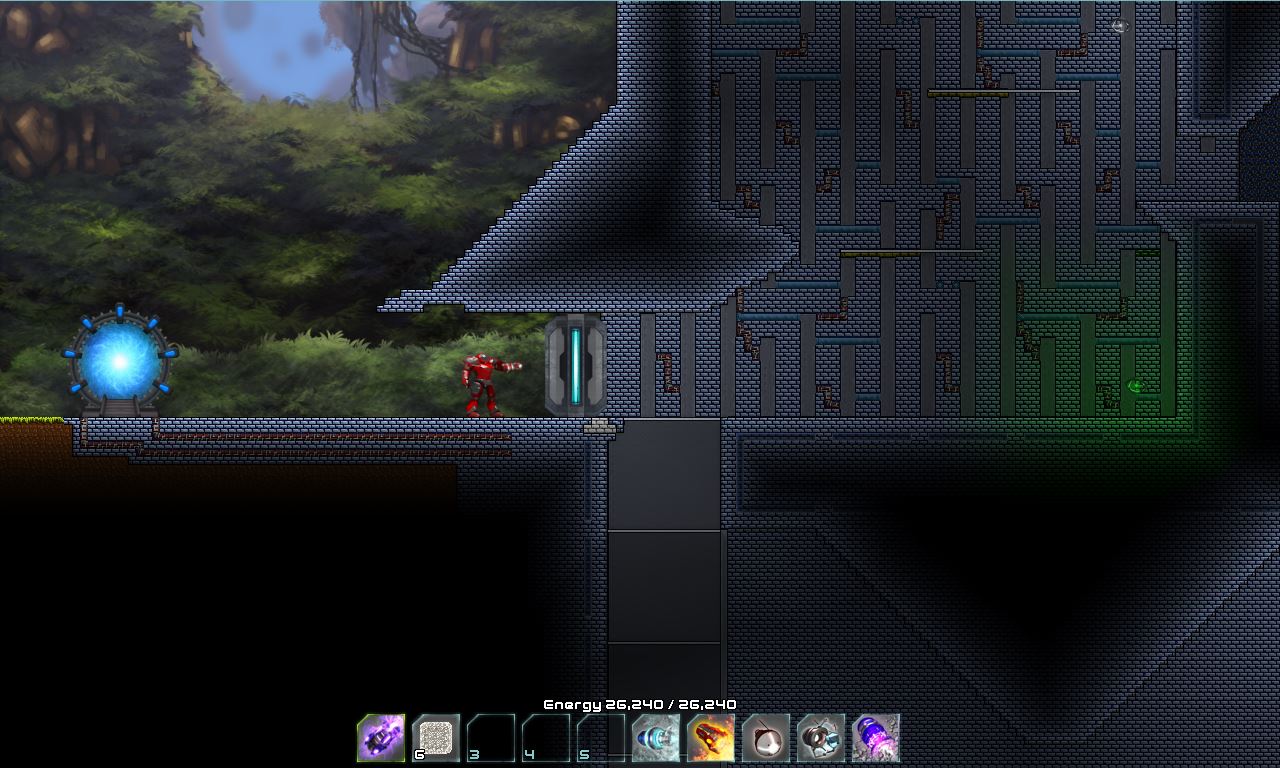Click the Energy status readout
The width and height of the screenshot is (1280, 768).
click(x=638, y=704)
